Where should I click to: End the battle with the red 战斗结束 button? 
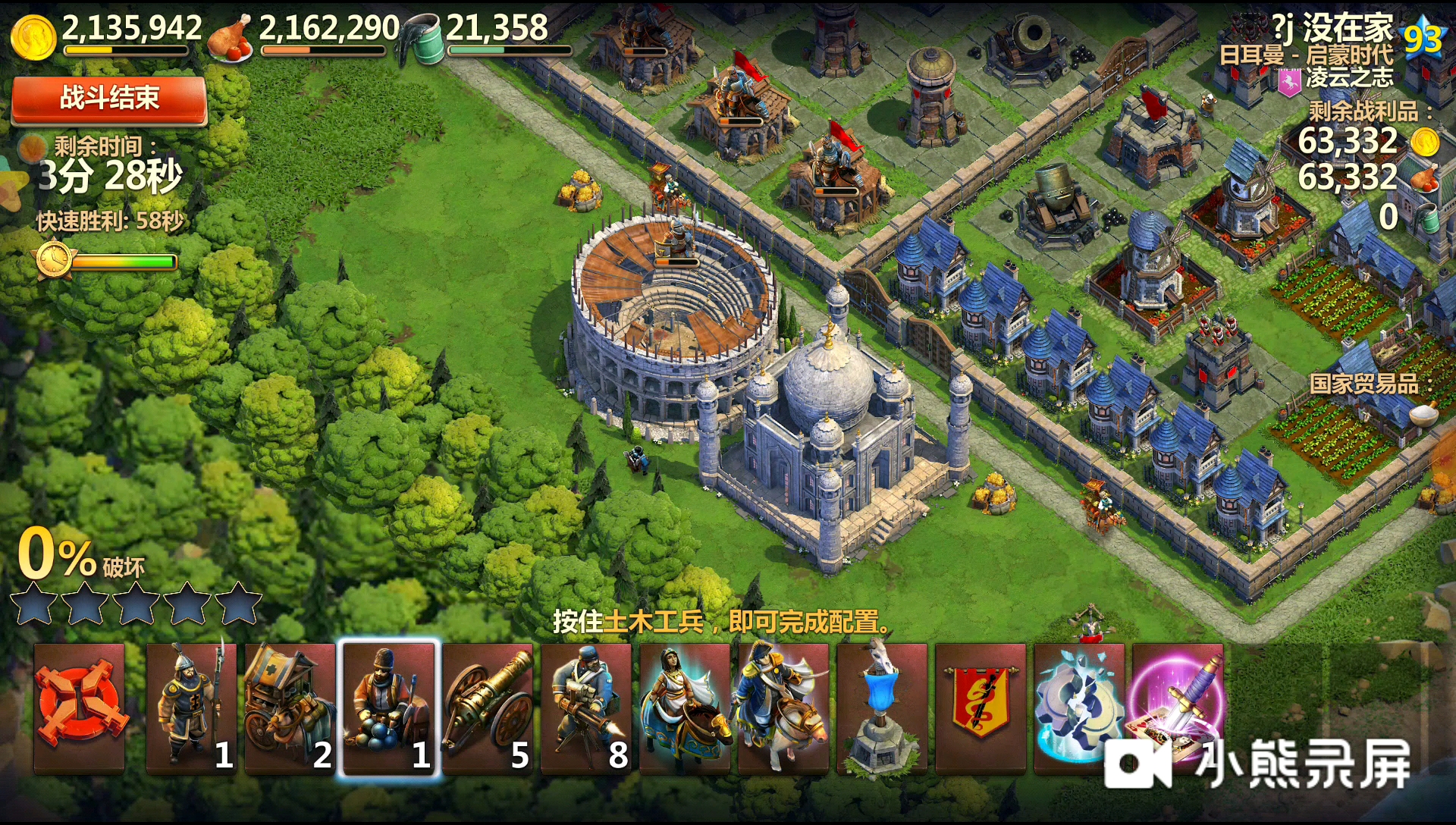tap(109, 99)
